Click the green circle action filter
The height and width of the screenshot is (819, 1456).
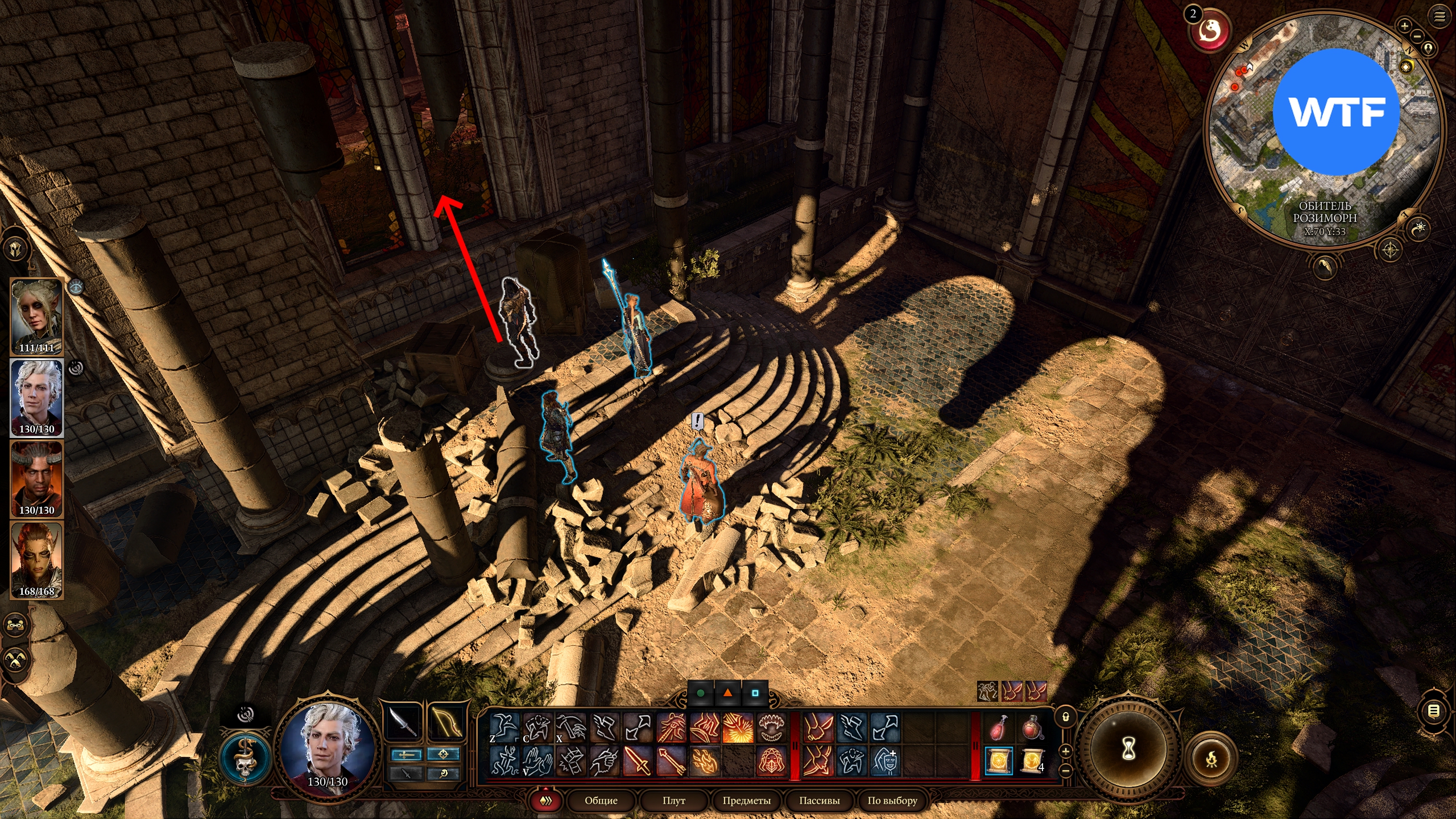coord(701,693)
